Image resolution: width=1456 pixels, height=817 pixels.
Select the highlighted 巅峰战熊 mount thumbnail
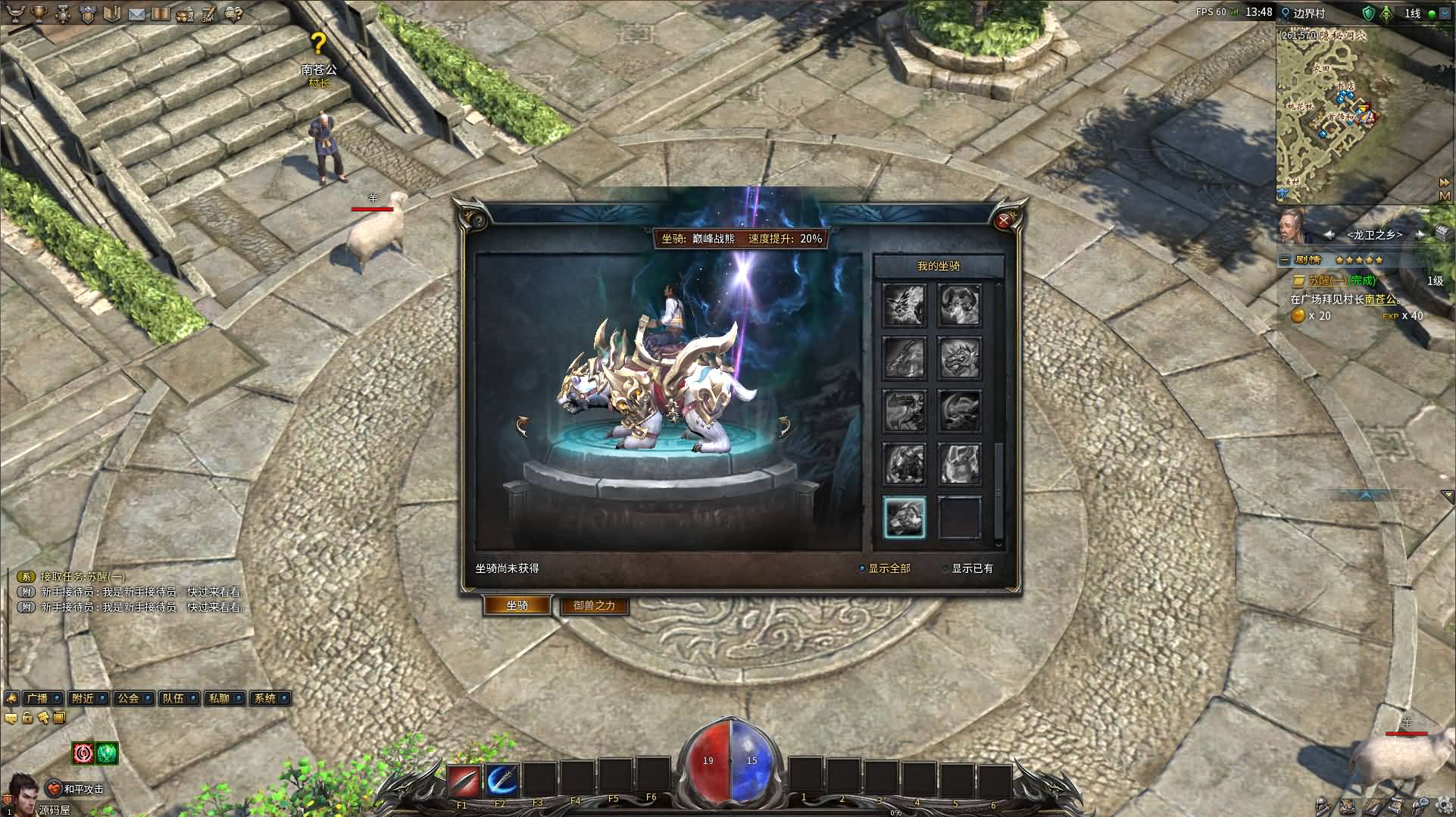tap(905, 518)
